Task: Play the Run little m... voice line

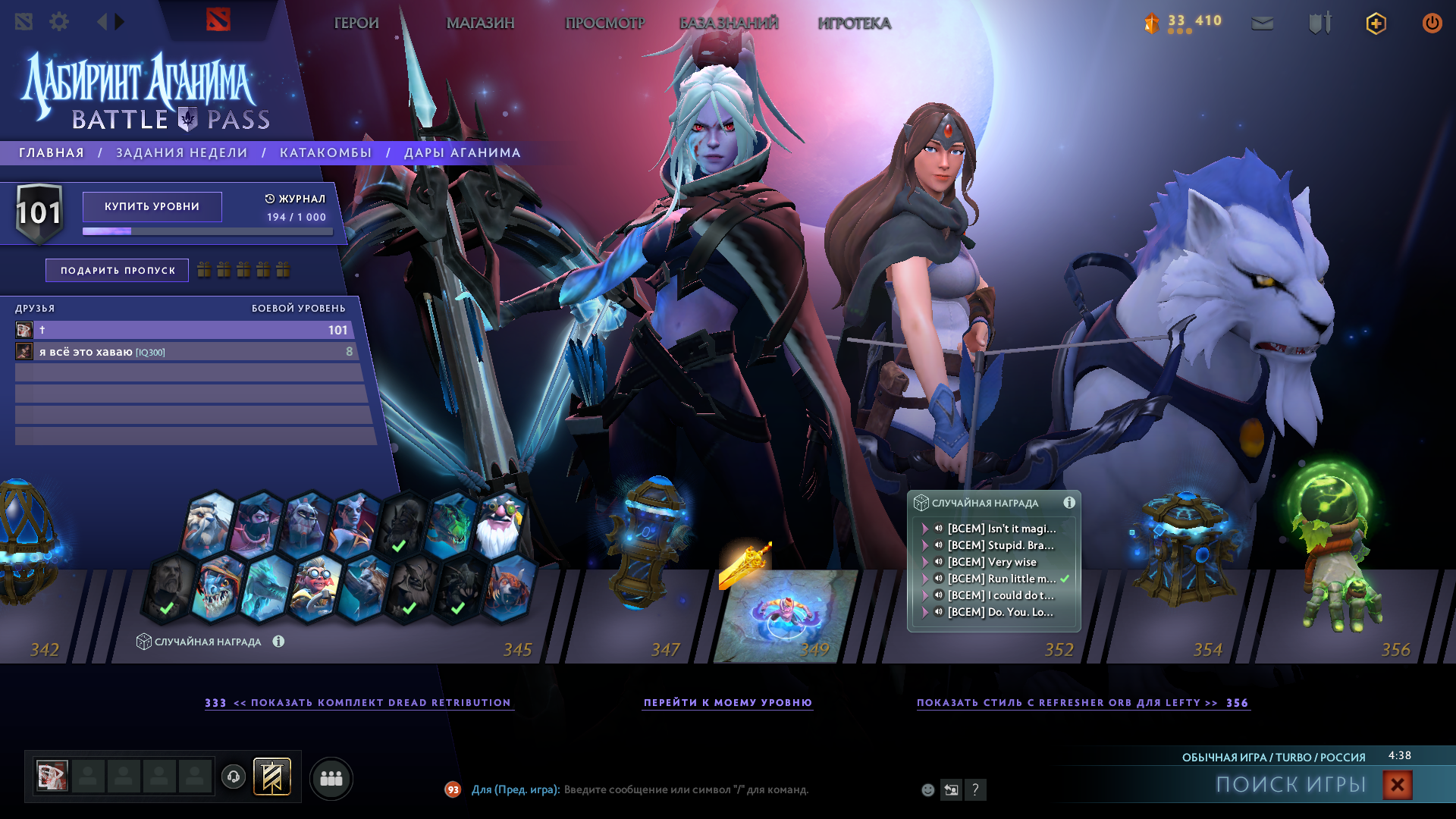Action: pos(939,579)
